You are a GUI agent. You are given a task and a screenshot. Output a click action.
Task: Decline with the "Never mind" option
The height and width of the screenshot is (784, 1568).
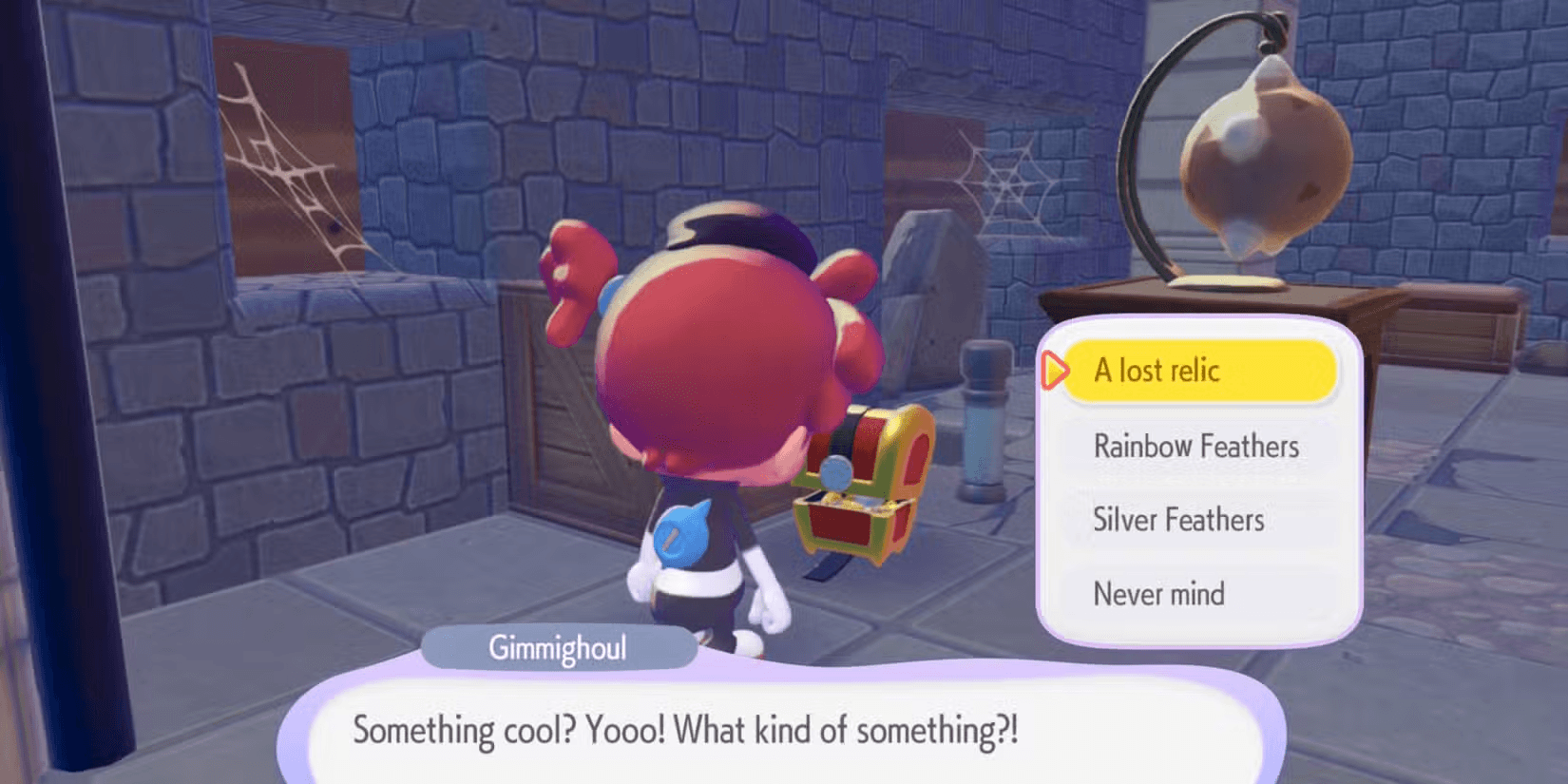click(1159, 594)
